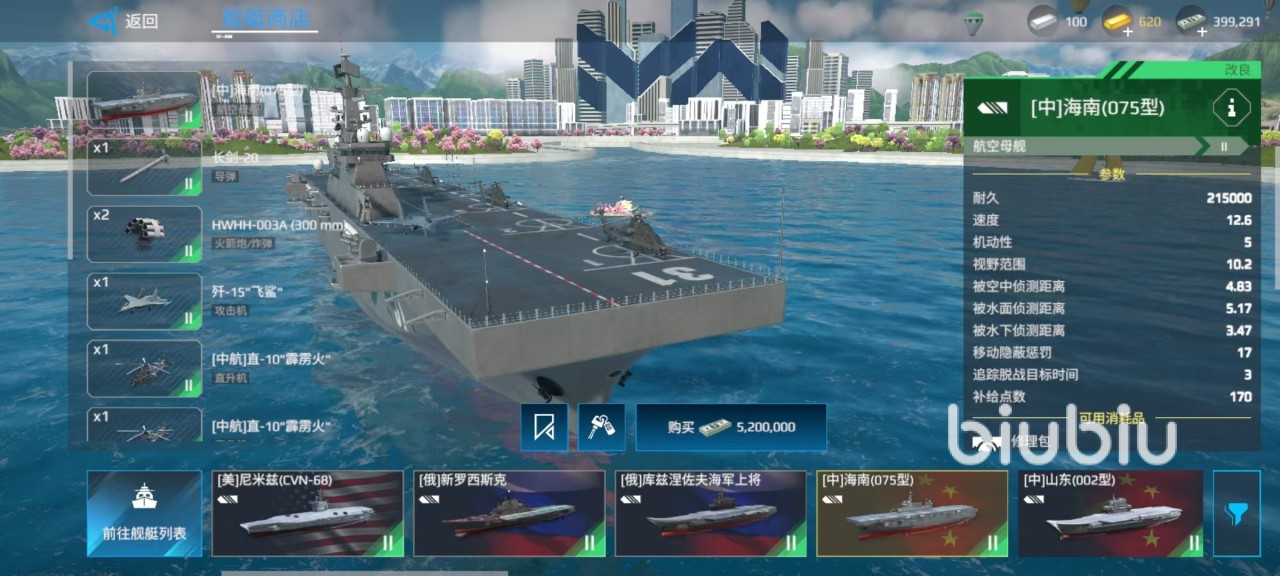Click the keys icon button

601,427
